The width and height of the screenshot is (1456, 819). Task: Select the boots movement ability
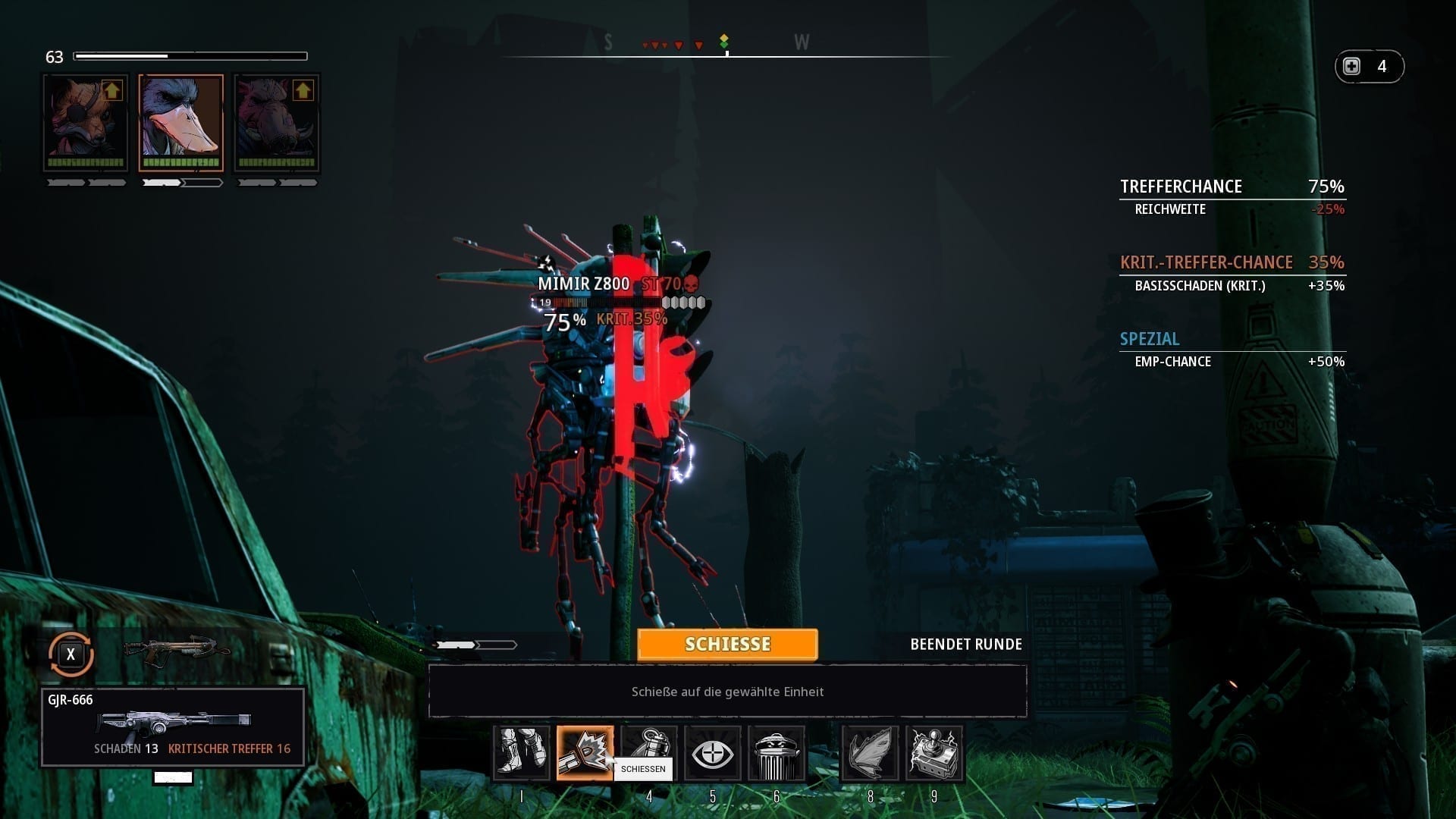[522, 753]
